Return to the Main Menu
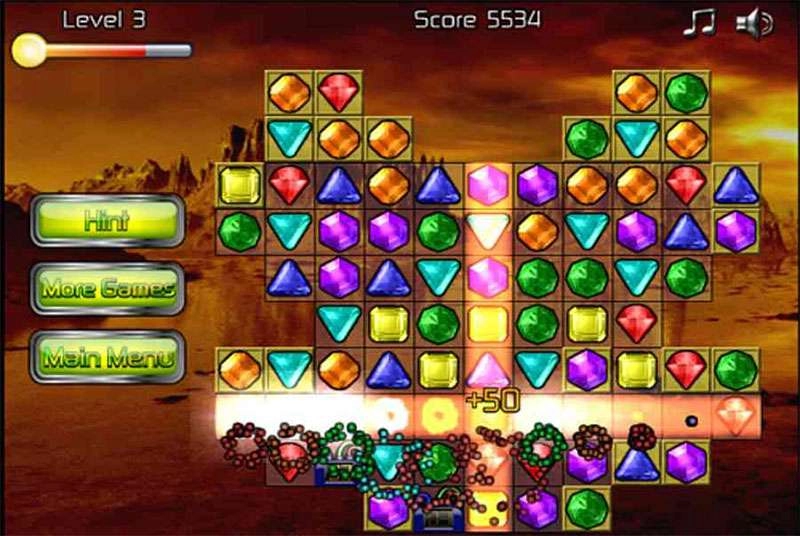800x536 pixels. click(108, 357)
